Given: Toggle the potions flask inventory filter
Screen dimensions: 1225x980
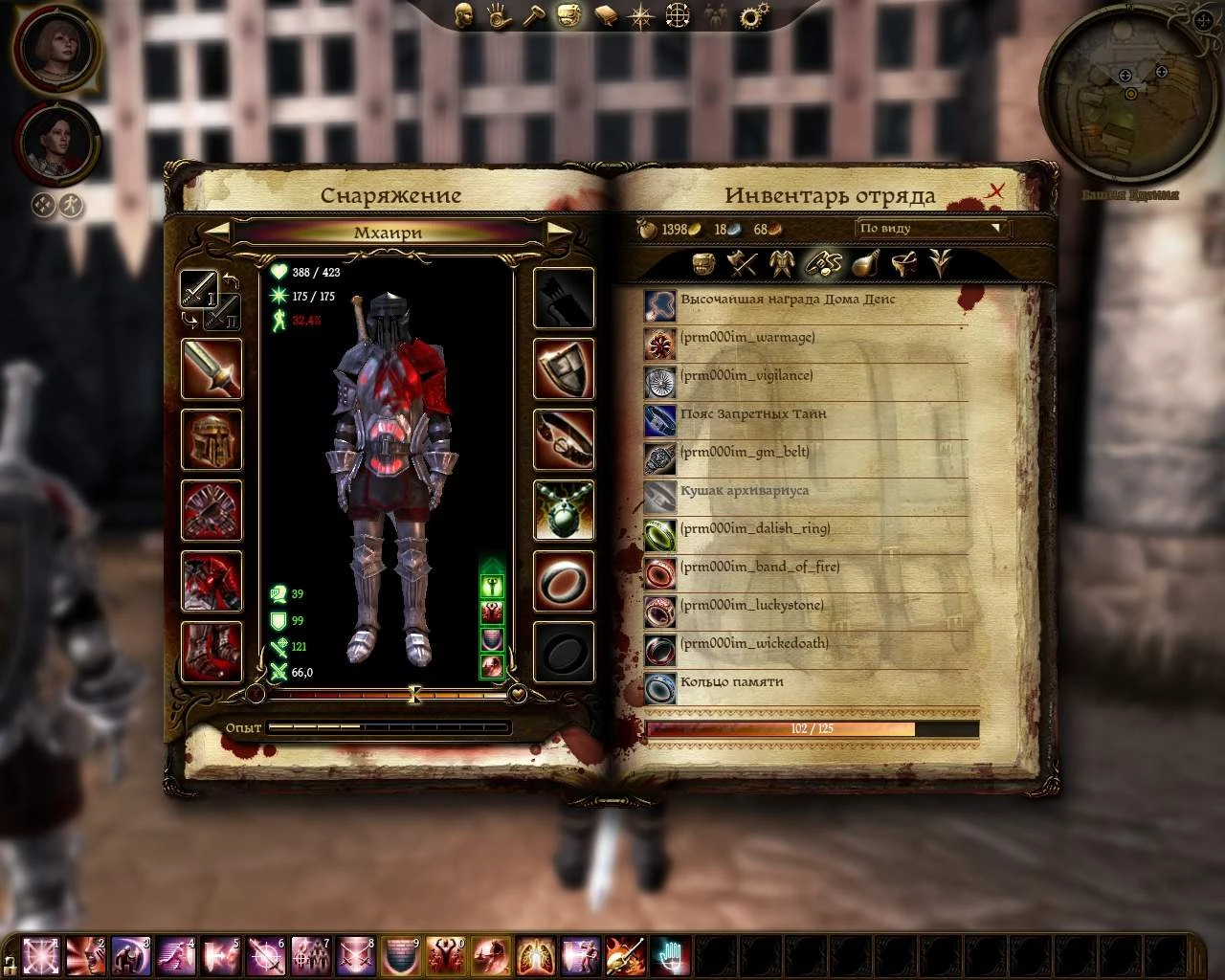Looking at the screenshot, I should coord(864,264).
